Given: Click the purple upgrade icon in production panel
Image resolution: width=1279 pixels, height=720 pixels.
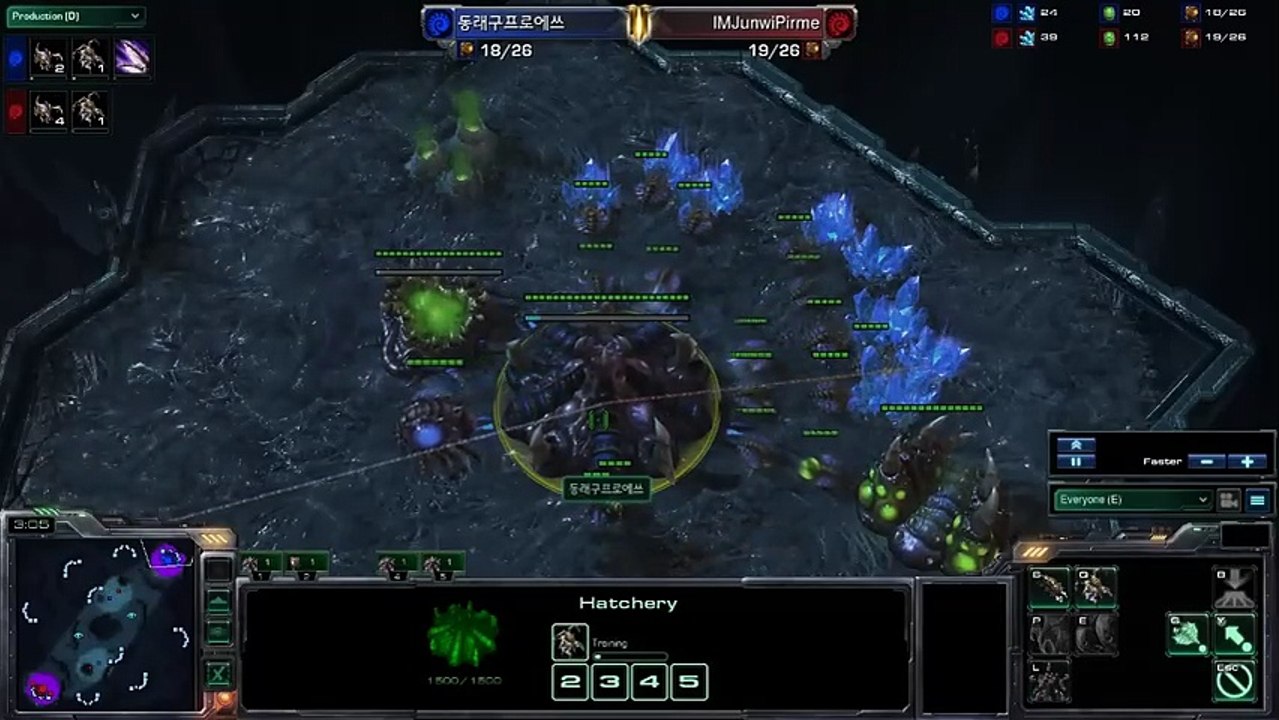Looking at the screenshot, I should point(132,58).
